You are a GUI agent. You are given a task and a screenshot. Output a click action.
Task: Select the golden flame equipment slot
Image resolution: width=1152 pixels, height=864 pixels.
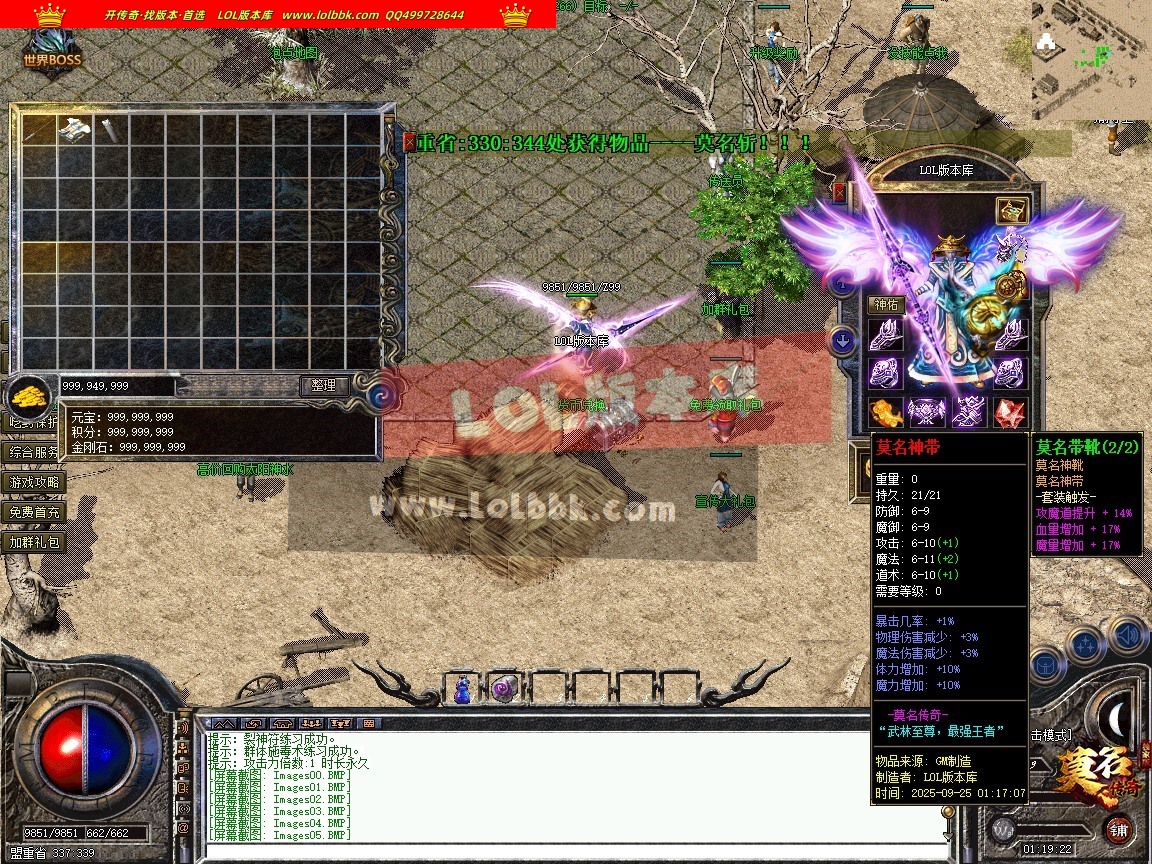[x=886, y=411]
